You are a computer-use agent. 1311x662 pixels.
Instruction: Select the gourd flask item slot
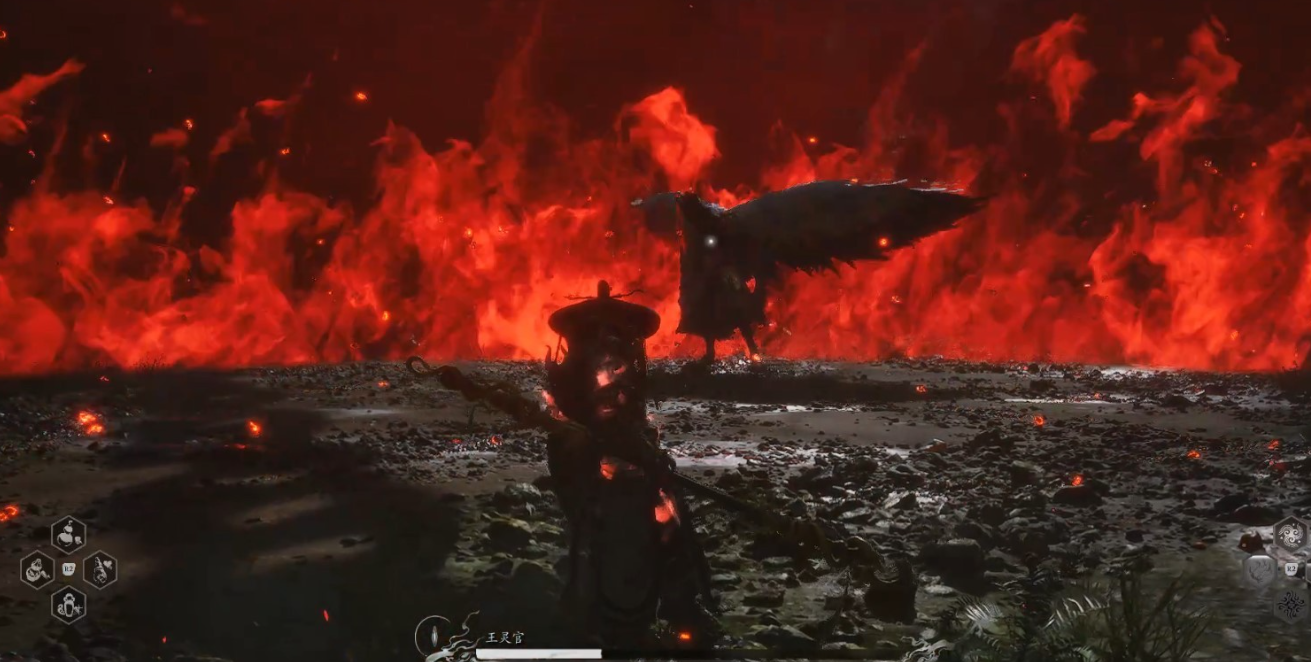(x=69, y=534)
